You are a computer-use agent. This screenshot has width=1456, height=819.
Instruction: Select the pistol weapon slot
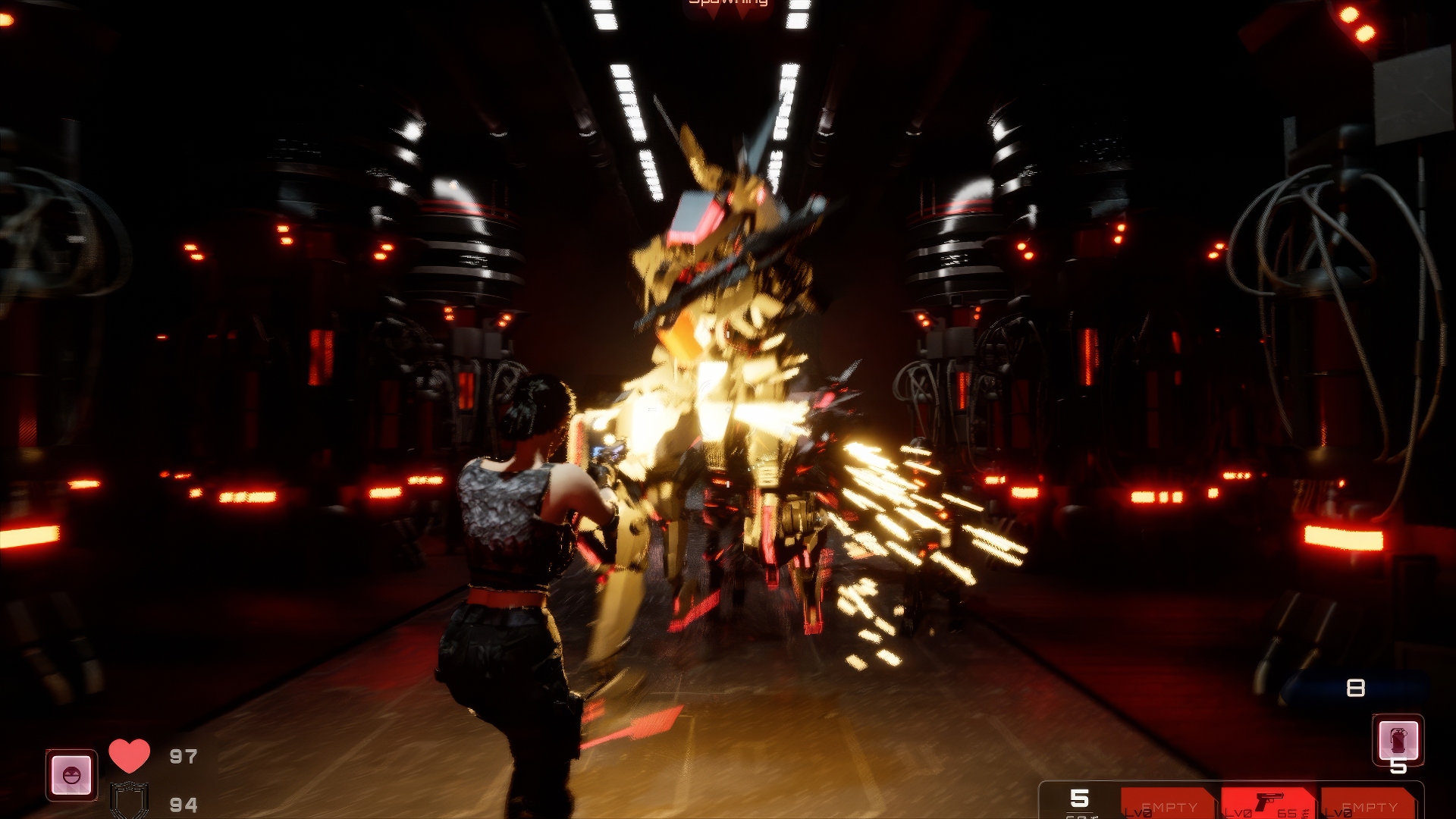click(1268, 803)
